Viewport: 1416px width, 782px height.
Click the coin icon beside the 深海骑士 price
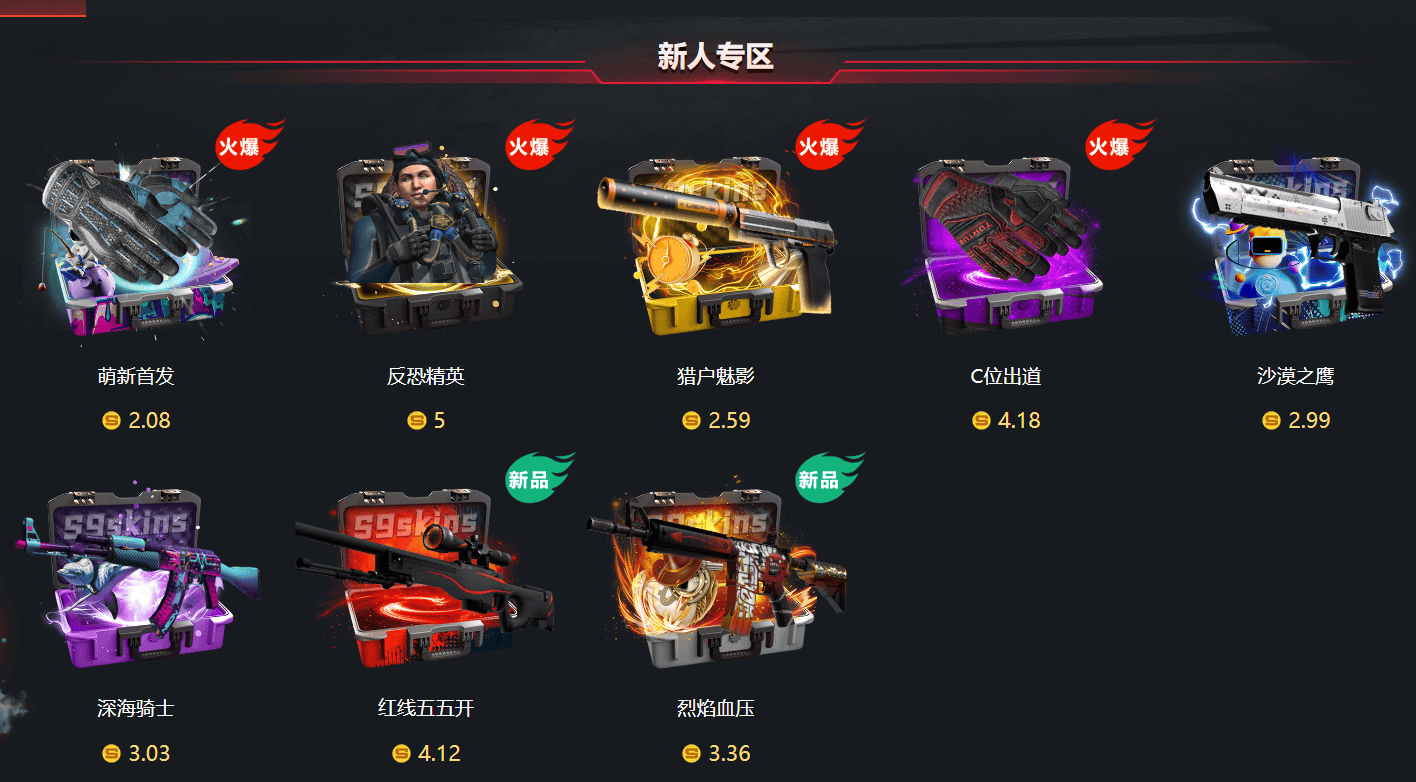click(x=108, y=754)
